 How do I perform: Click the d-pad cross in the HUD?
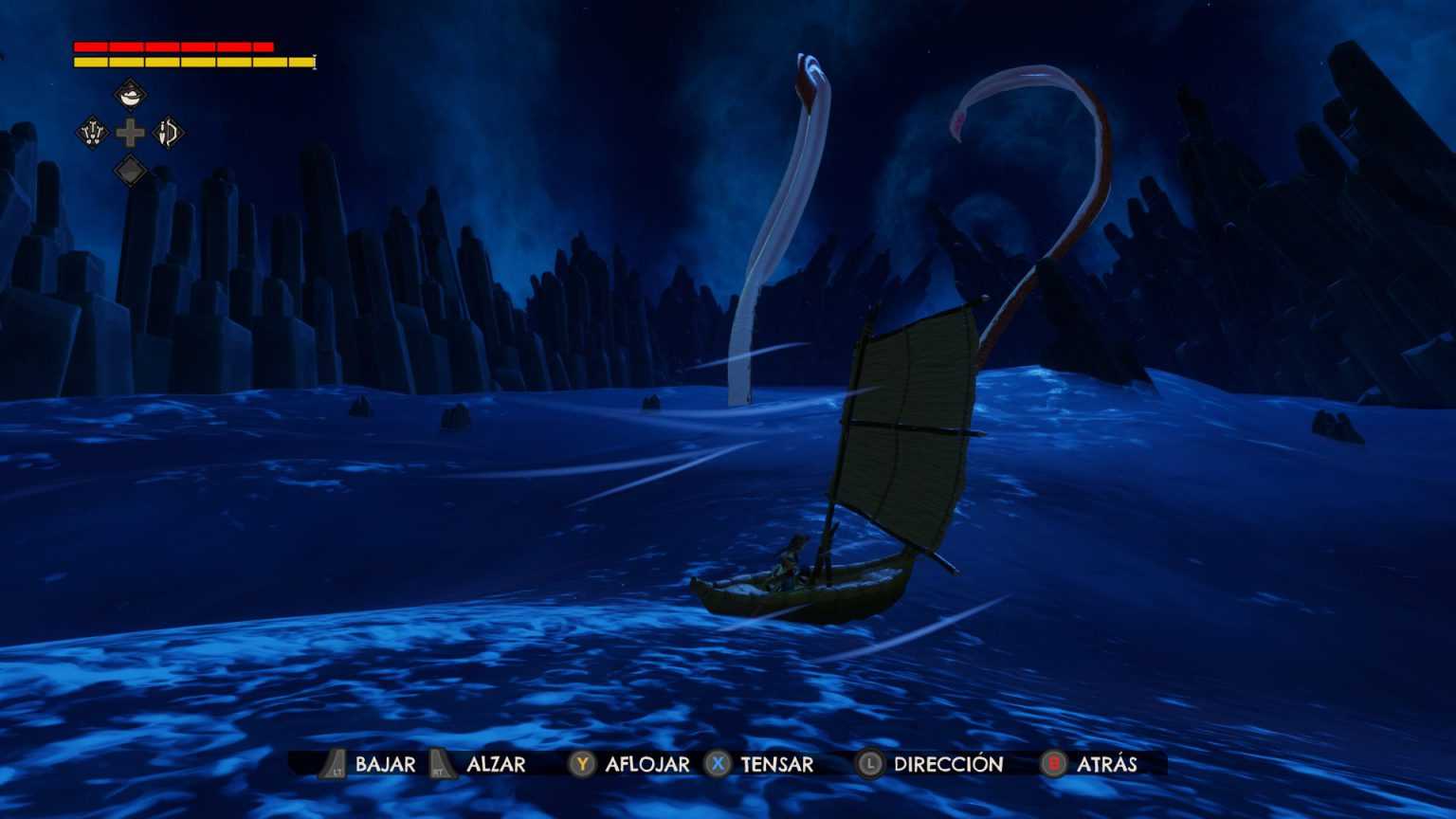click(130, 134)
